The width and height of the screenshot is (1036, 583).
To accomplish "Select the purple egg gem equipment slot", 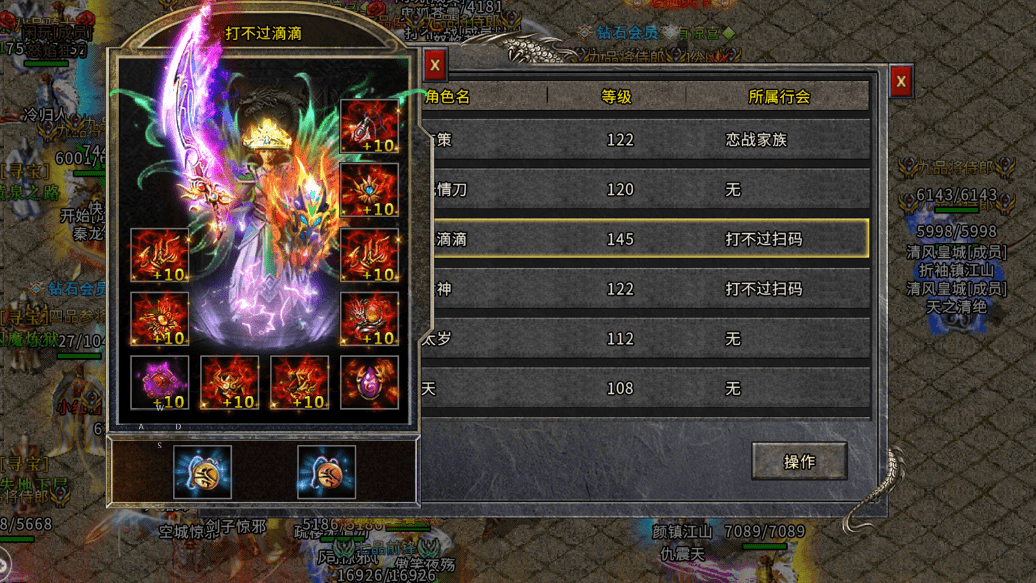I will coord(369,382).
